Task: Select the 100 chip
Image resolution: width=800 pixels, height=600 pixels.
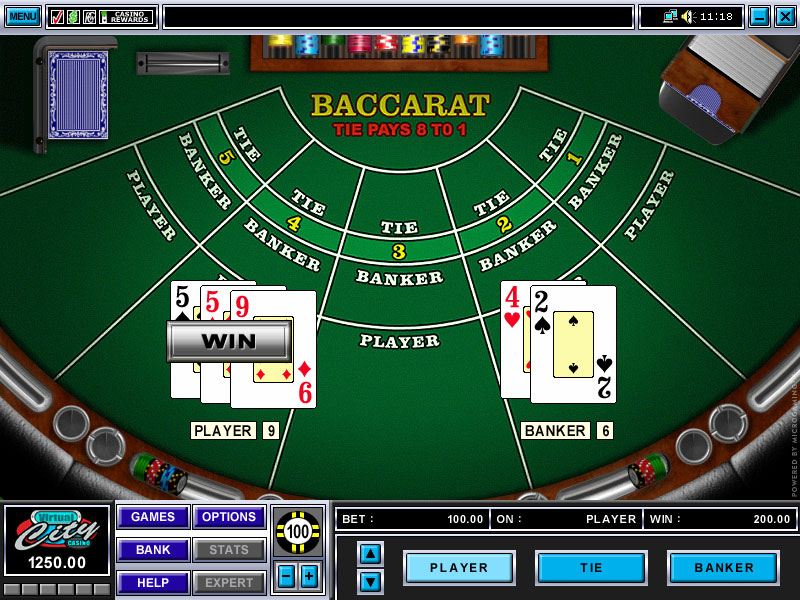Action: click(x=298, y=531)
